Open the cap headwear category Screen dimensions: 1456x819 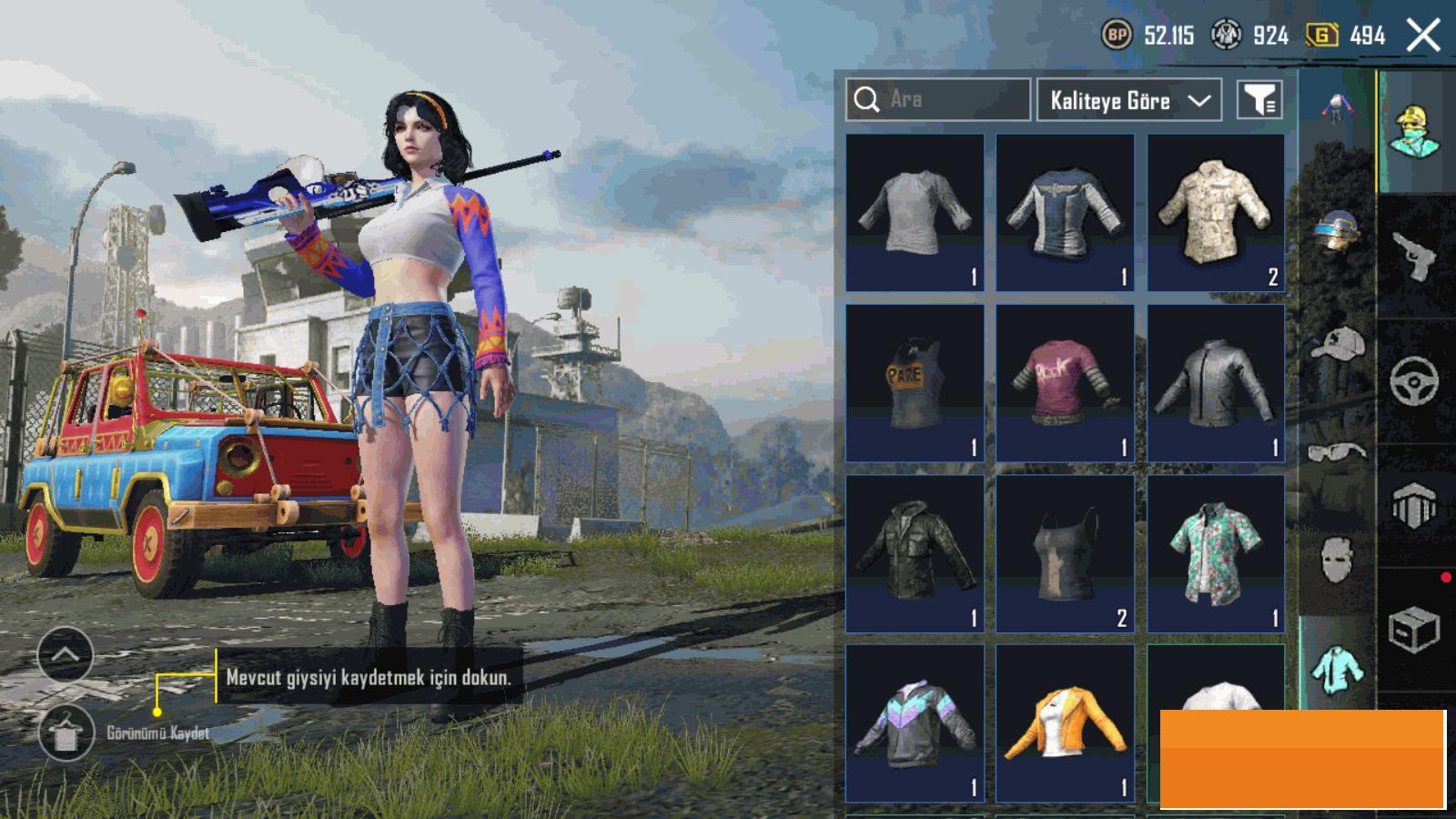pos(1336,345)
